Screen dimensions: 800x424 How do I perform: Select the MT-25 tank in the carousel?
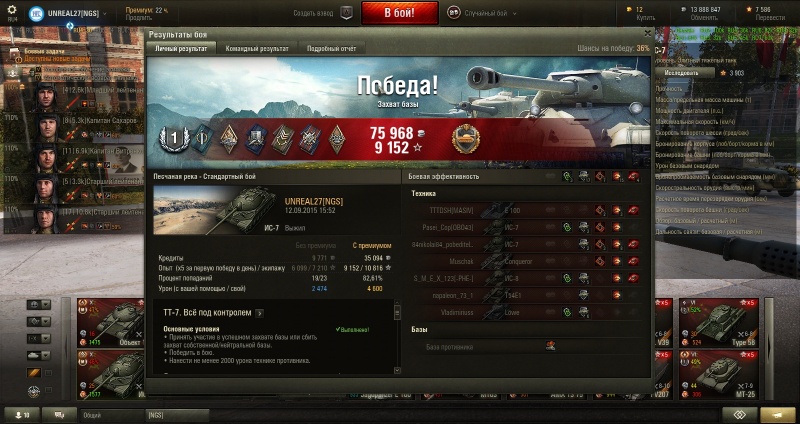coord(732,372)
